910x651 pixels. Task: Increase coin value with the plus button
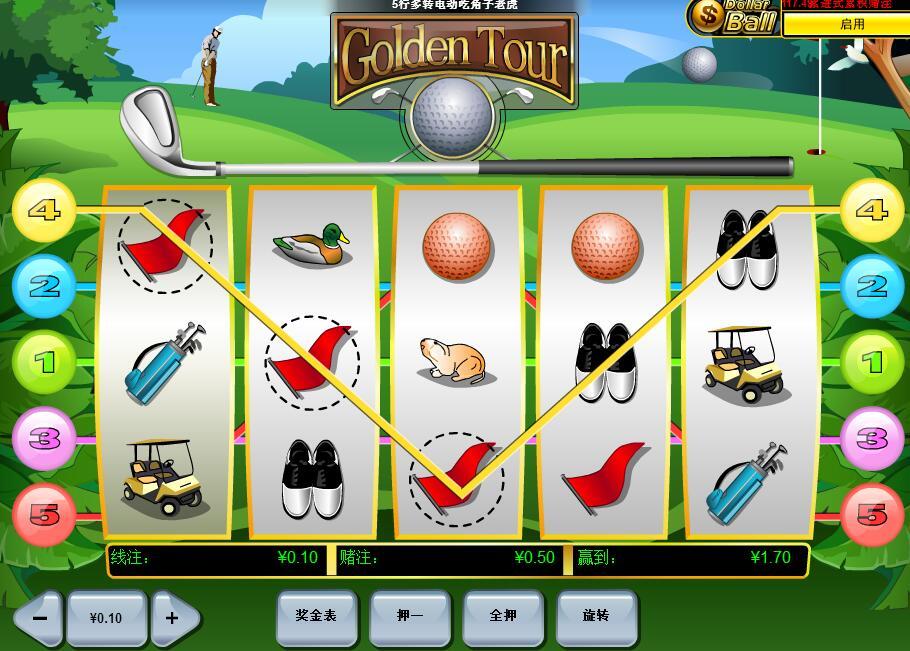(x=173, y=618)
